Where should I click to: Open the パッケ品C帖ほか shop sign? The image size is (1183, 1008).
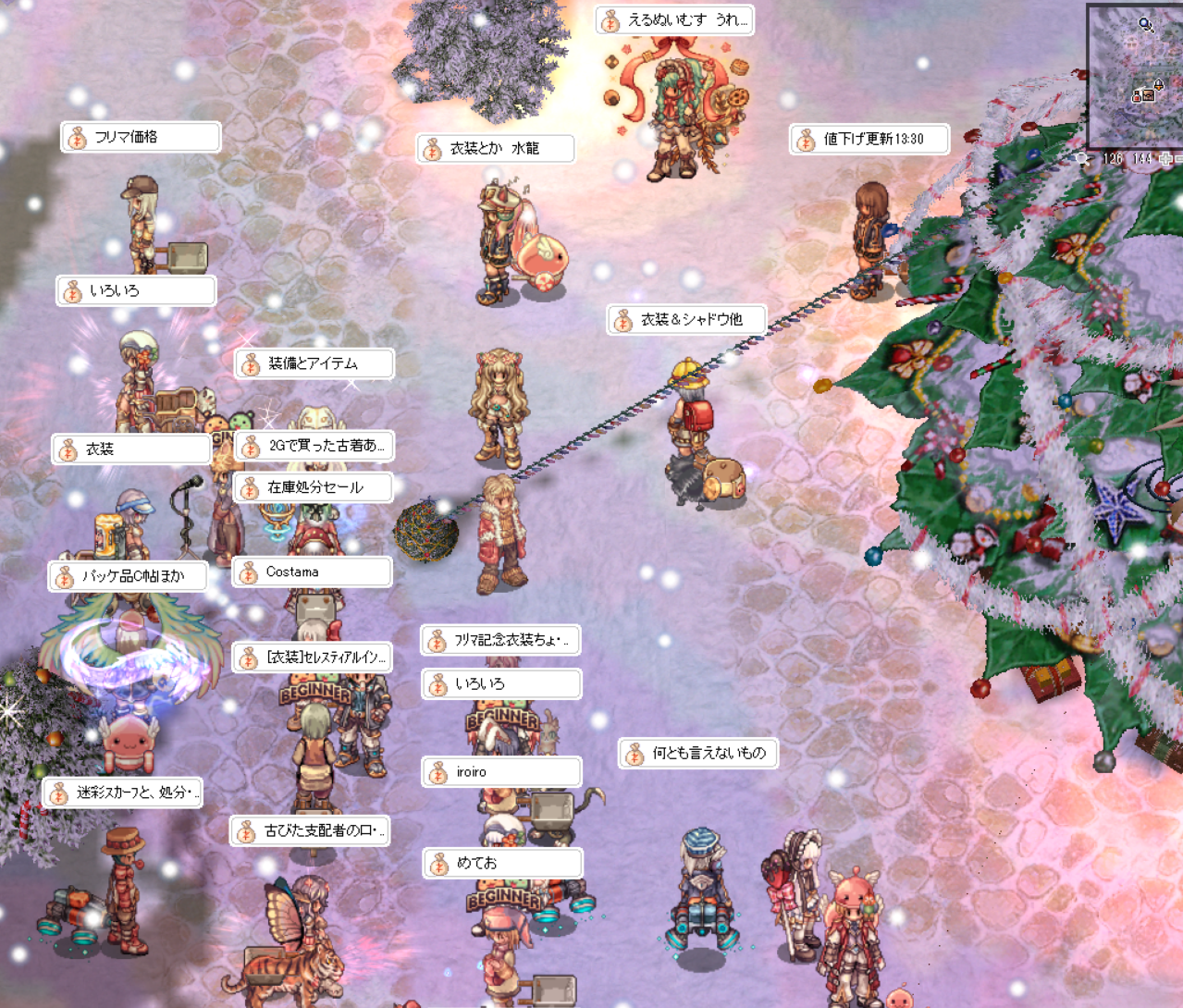(x=129, y=576)
